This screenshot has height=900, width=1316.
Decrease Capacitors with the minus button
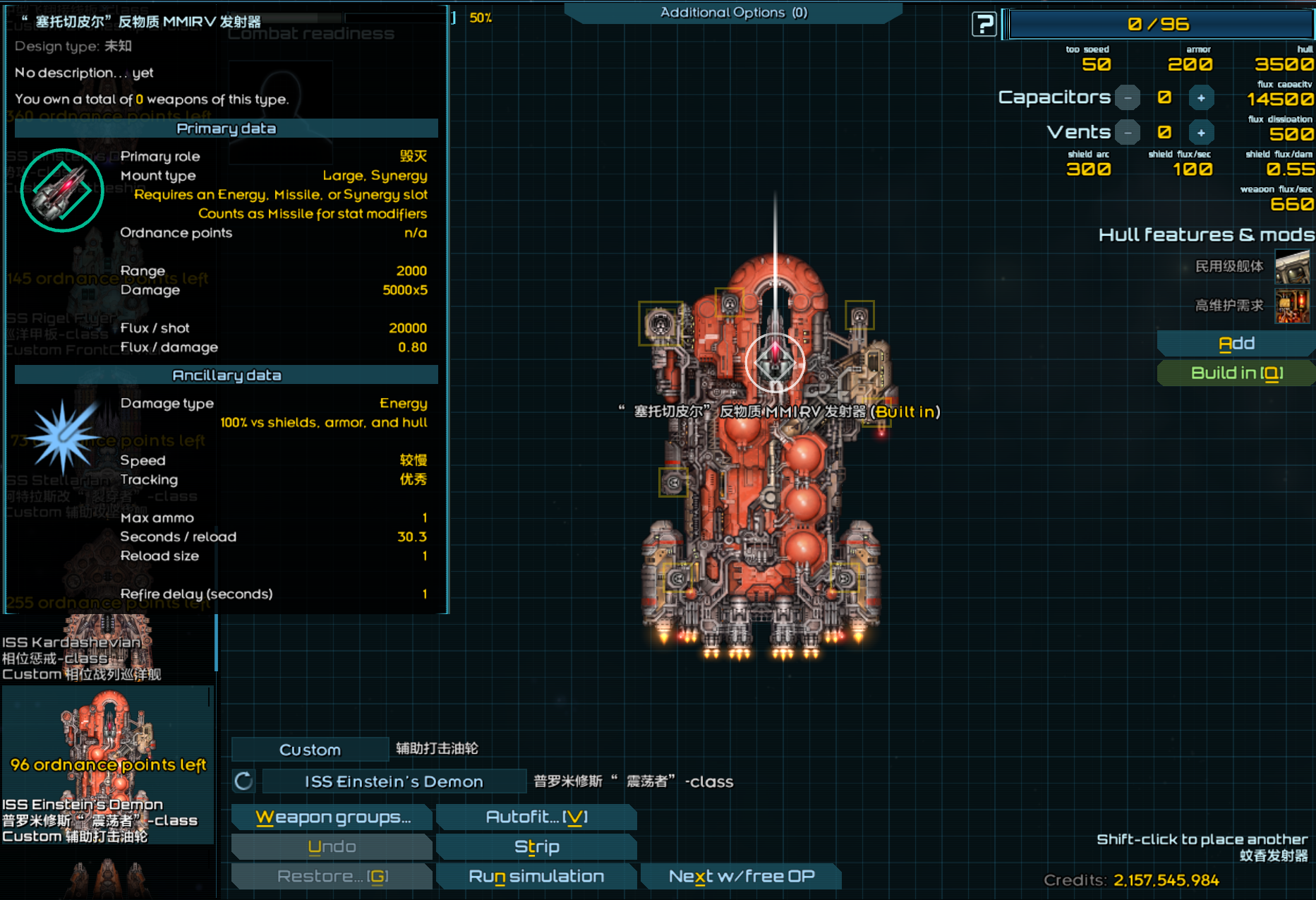[1128, 97]
